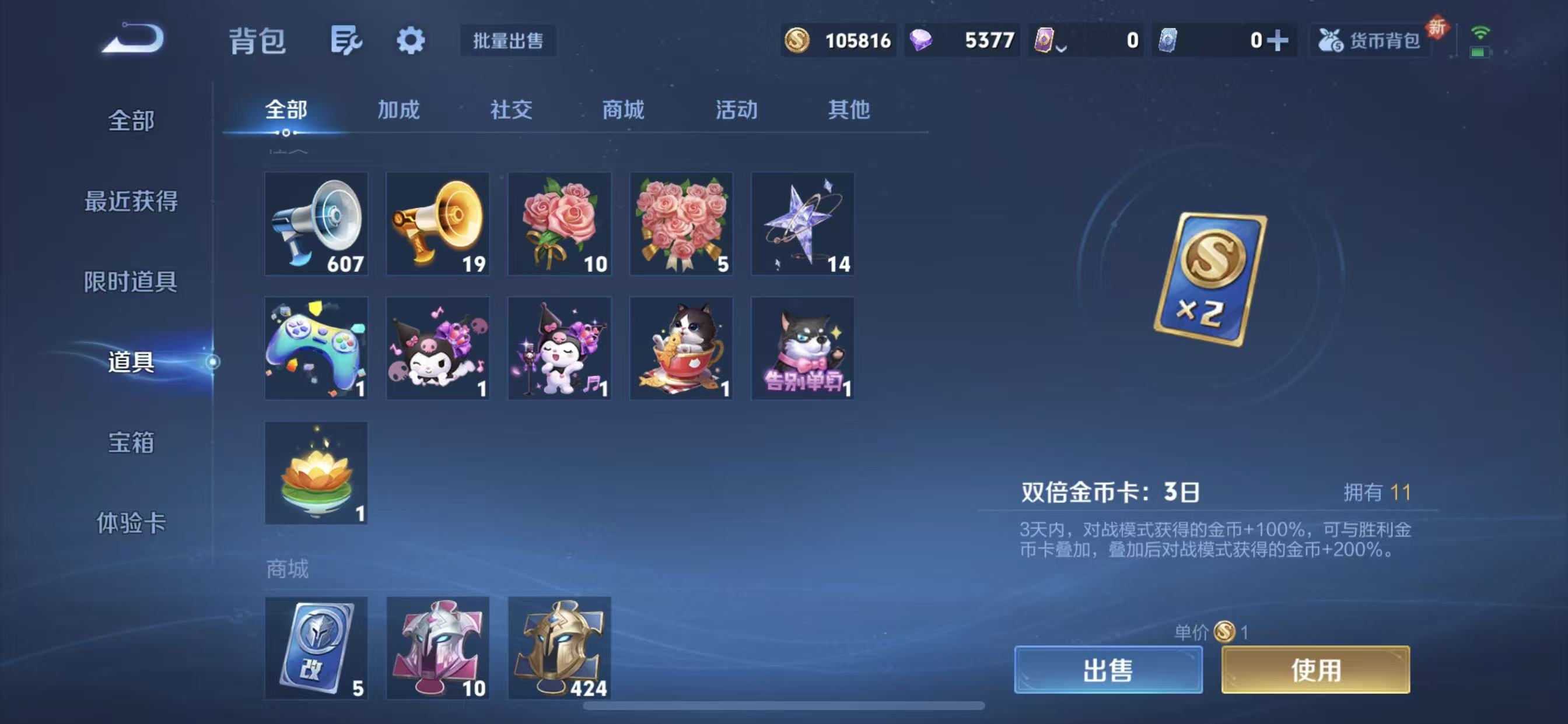1568x724 pixels.
Task: Select the silver megaphone item with count 607
Action: tap(316, 224)
